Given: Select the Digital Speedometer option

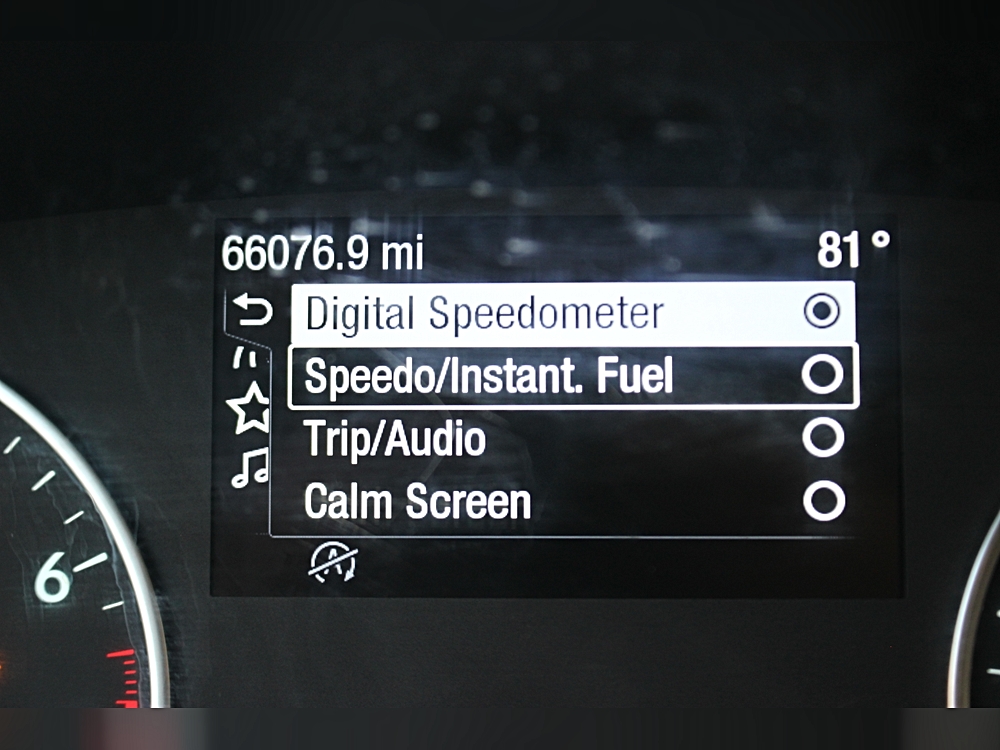Looking at the screenshot, I should pyautogui.click(x=484, y=314).
